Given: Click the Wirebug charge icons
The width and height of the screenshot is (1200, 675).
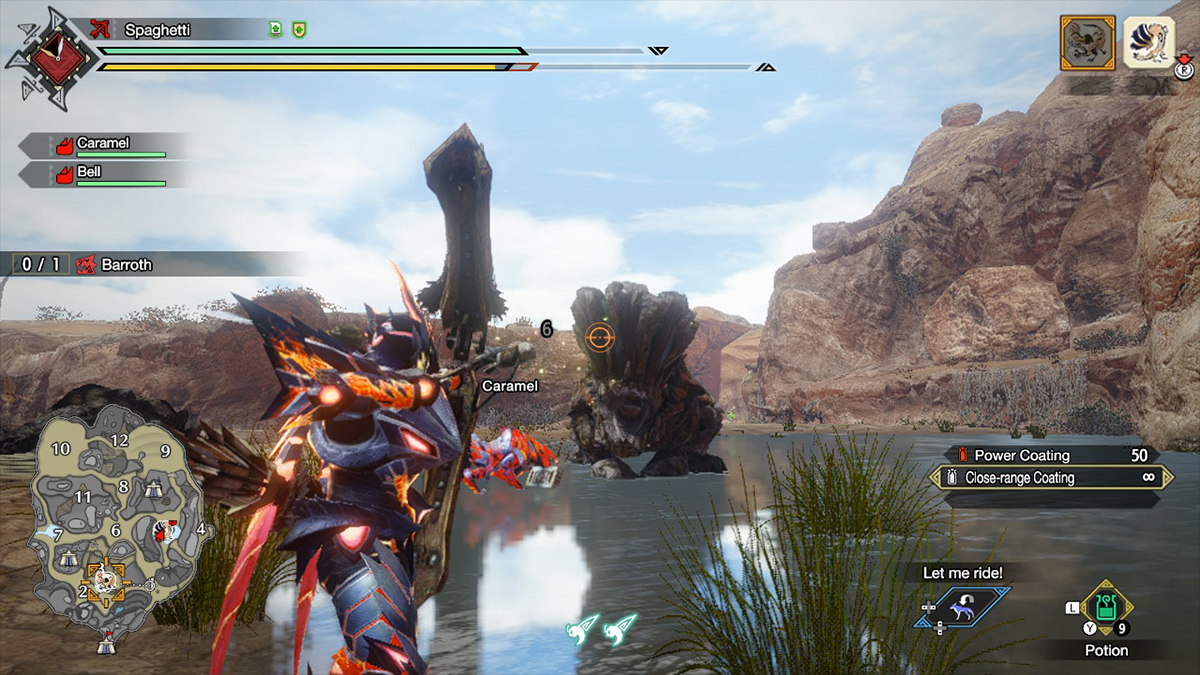Looking at the screenshot, I should click(601, 630).
